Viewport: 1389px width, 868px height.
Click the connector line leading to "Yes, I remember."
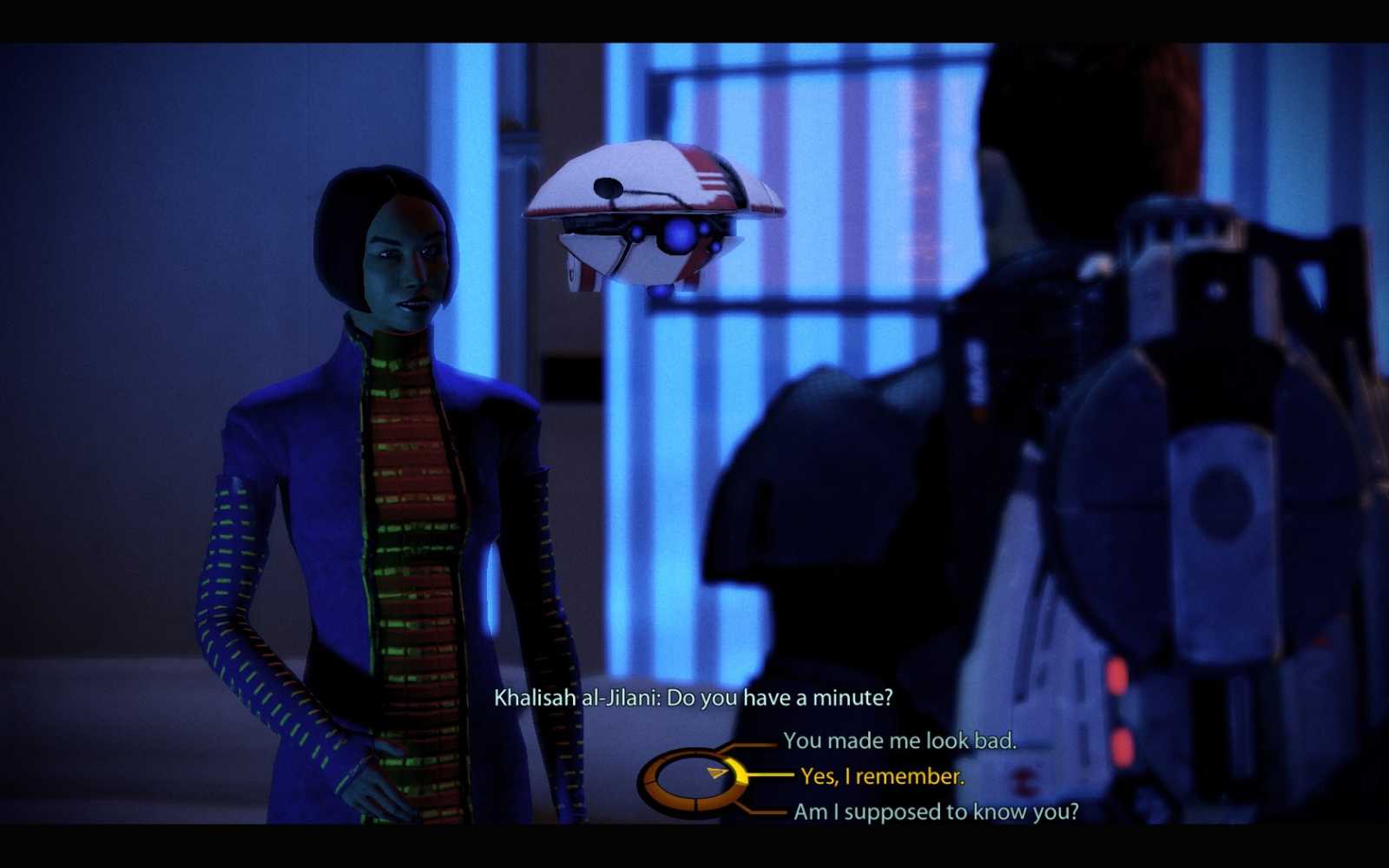pyautogui.click(x=773, y=776)
